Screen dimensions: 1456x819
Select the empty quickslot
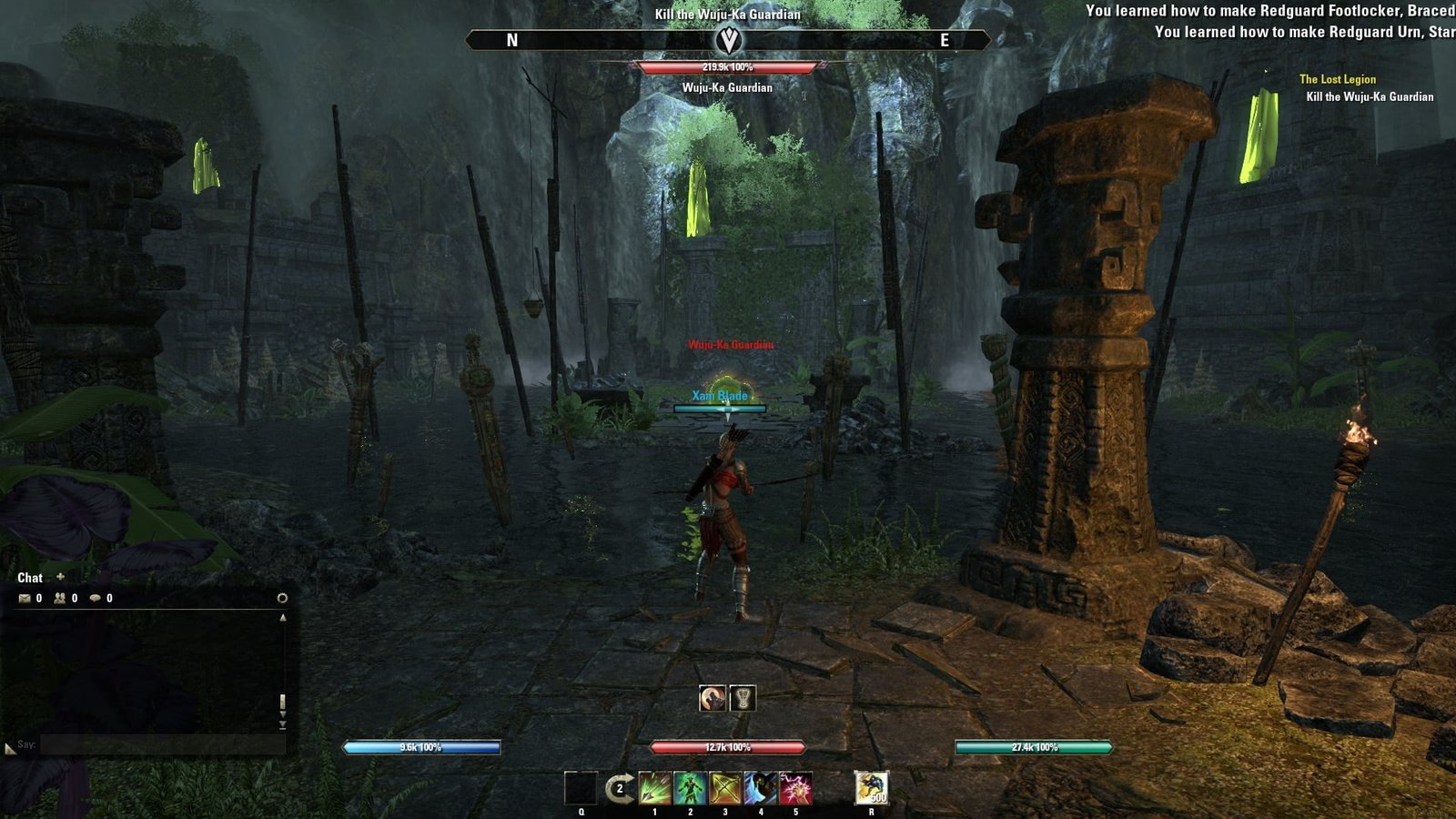click(x=581, y=788)
